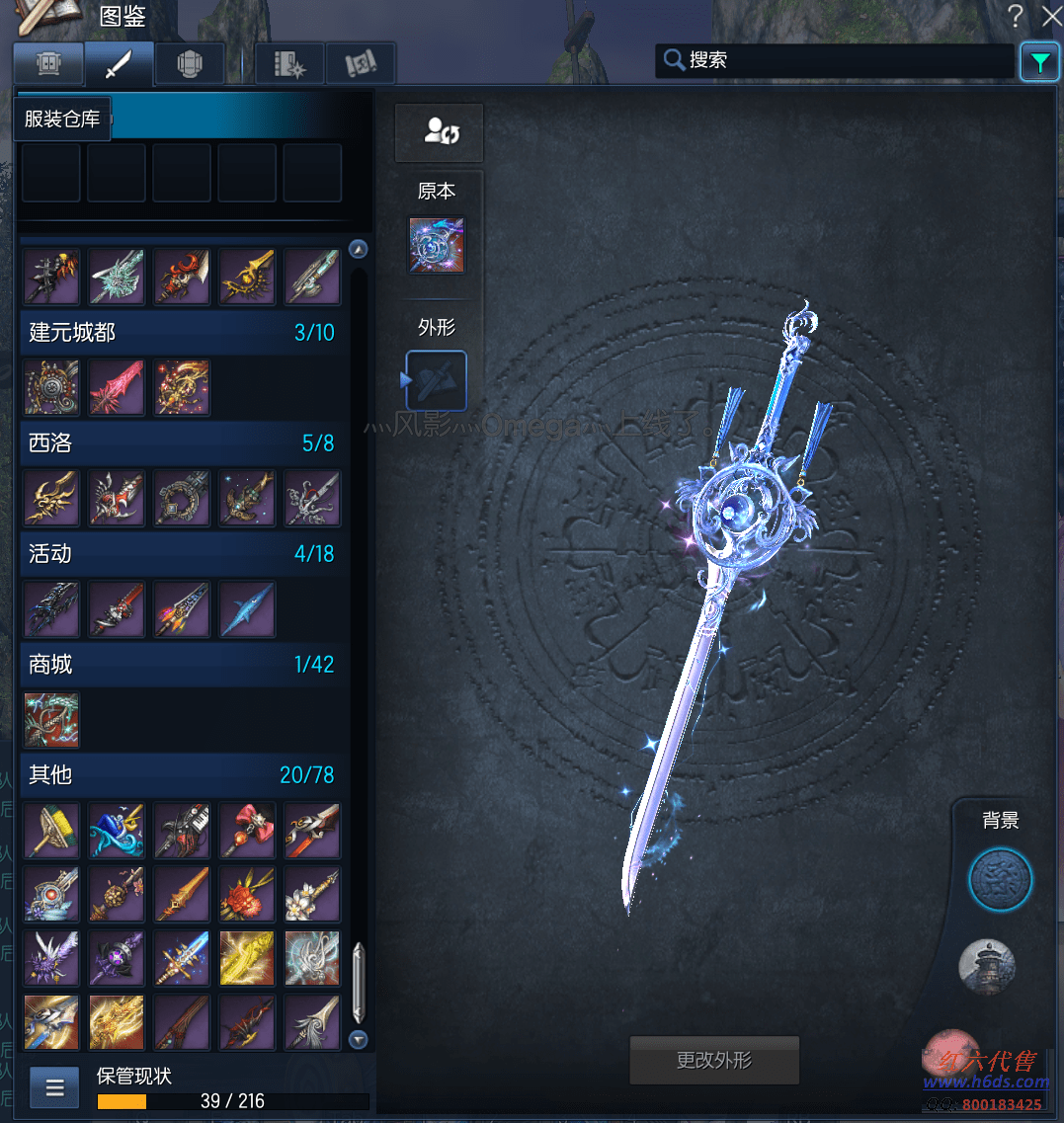Screen dimensions: 1064x1123
Task: Switch to the round accessory tab
Action: click(x=190, y=65)
